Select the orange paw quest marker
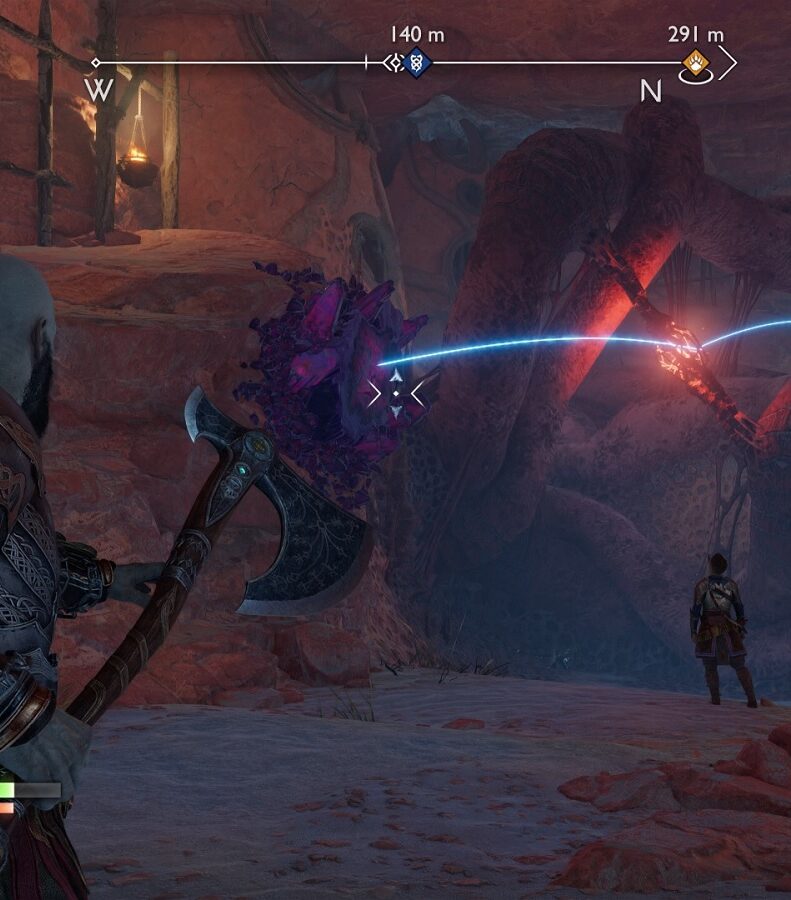This screenshot has width=791, height=900. (695, 65)
